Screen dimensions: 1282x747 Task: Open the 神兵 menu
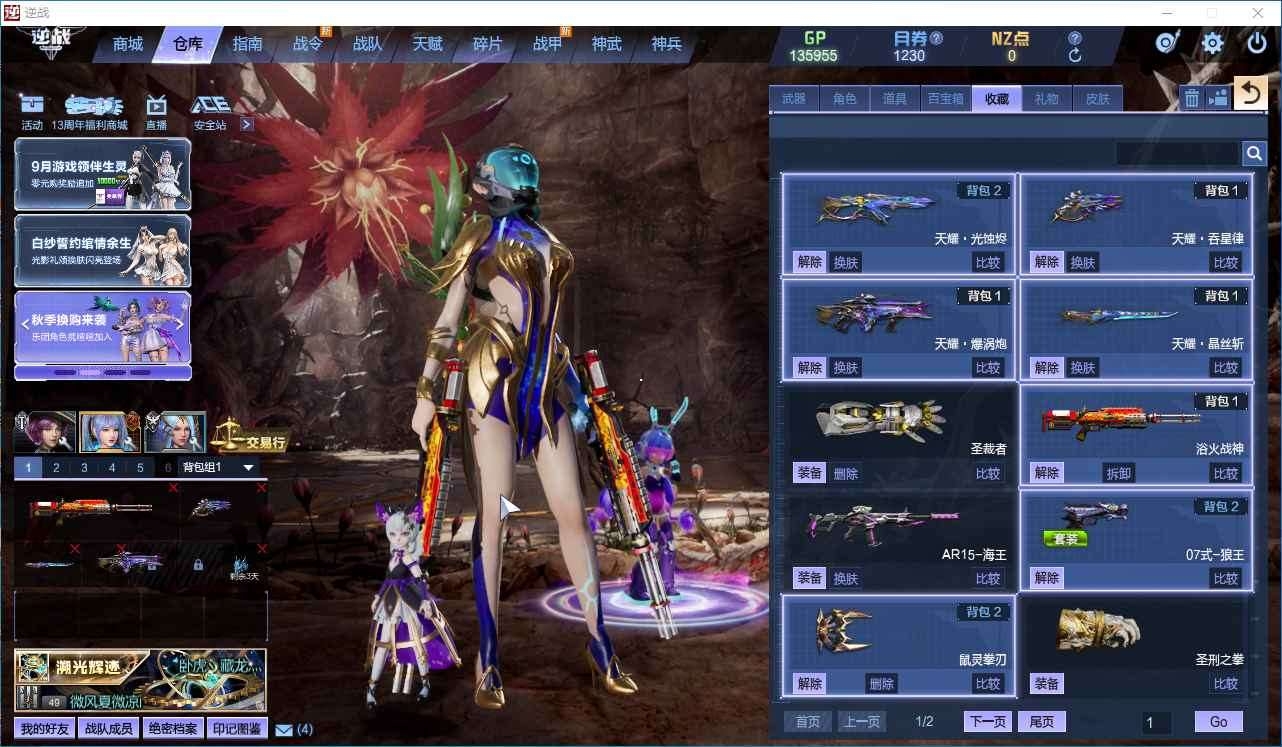(666, 44)
